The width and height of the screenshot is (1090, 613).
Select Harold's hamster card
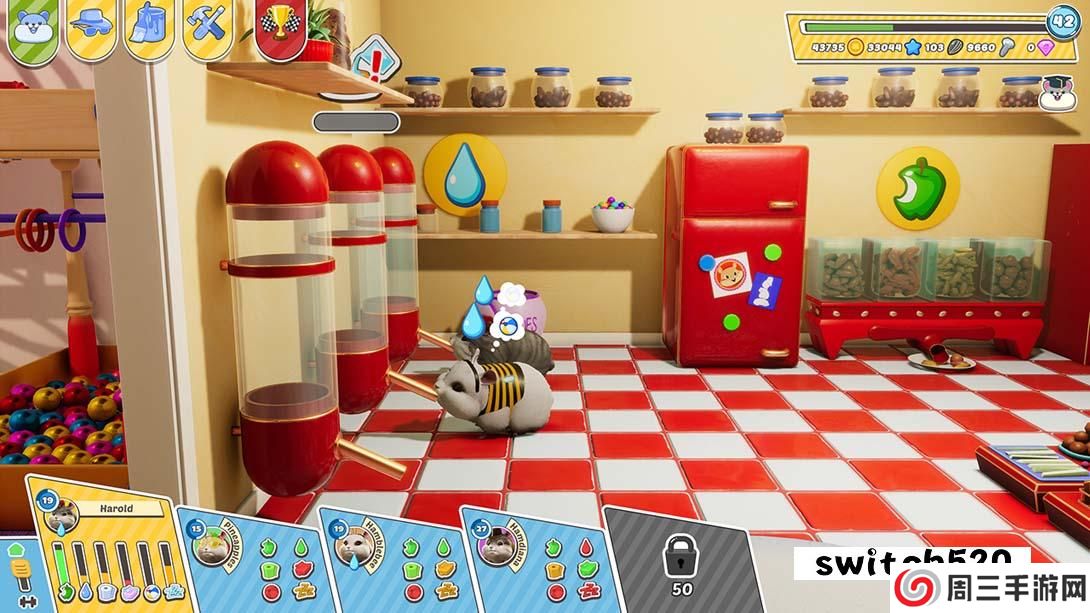point(110,550)
